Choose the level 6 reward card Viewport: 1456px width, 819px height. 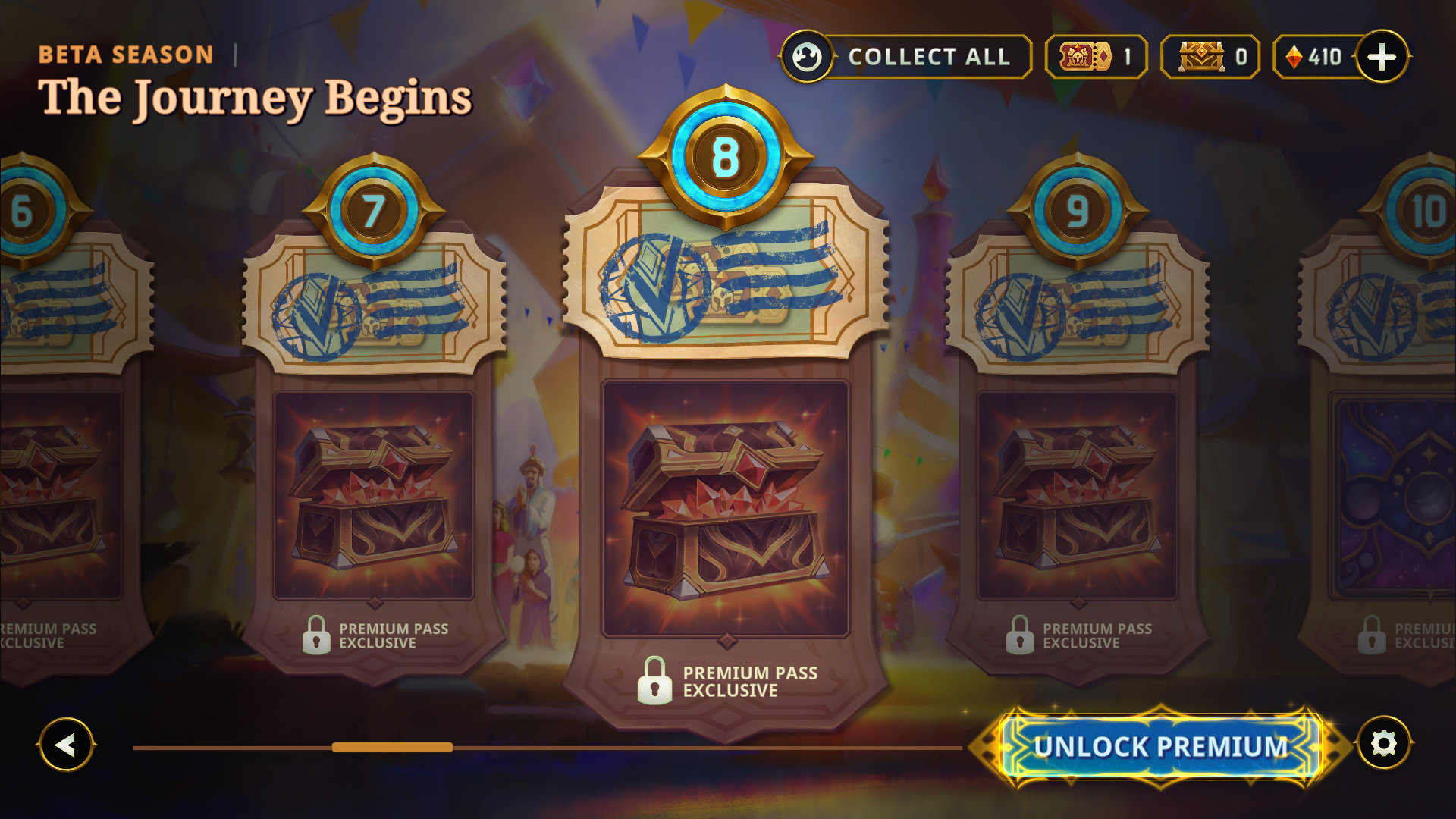coord(57,497)
